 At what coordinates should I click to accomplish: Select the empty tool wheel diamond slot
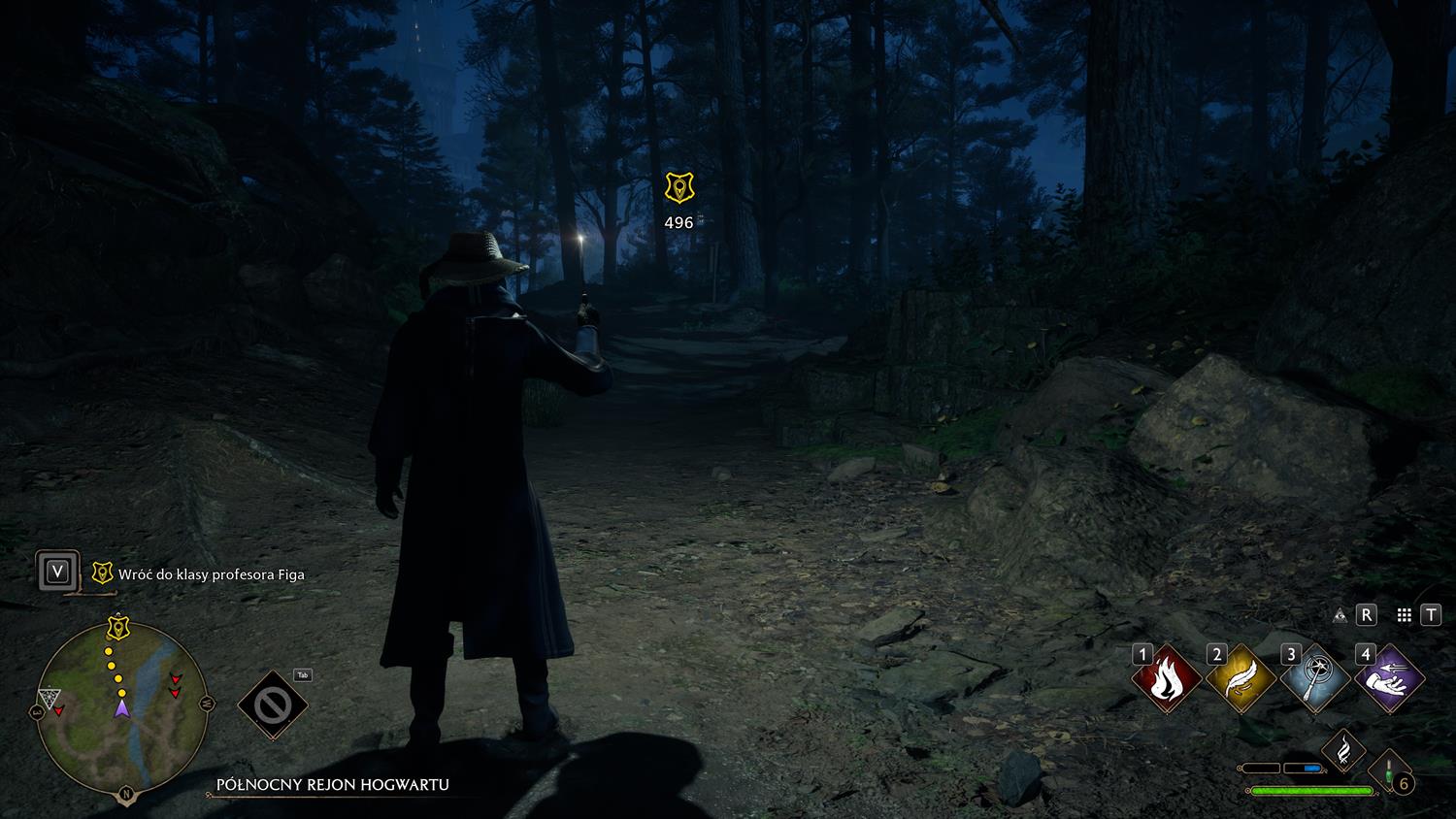(273, 704)
